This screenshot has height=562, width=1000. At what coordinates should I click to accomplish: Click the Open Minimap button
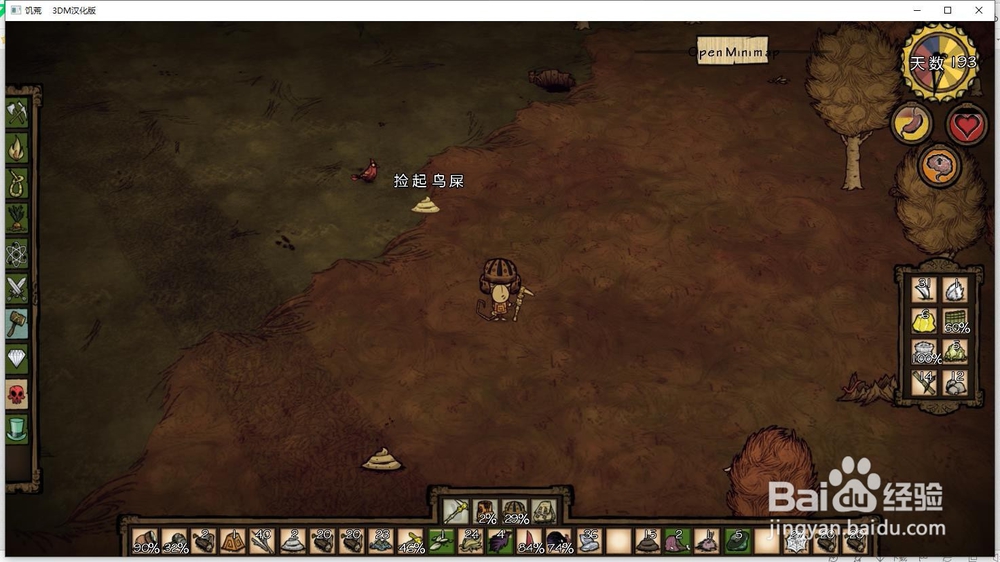point(737,52)
